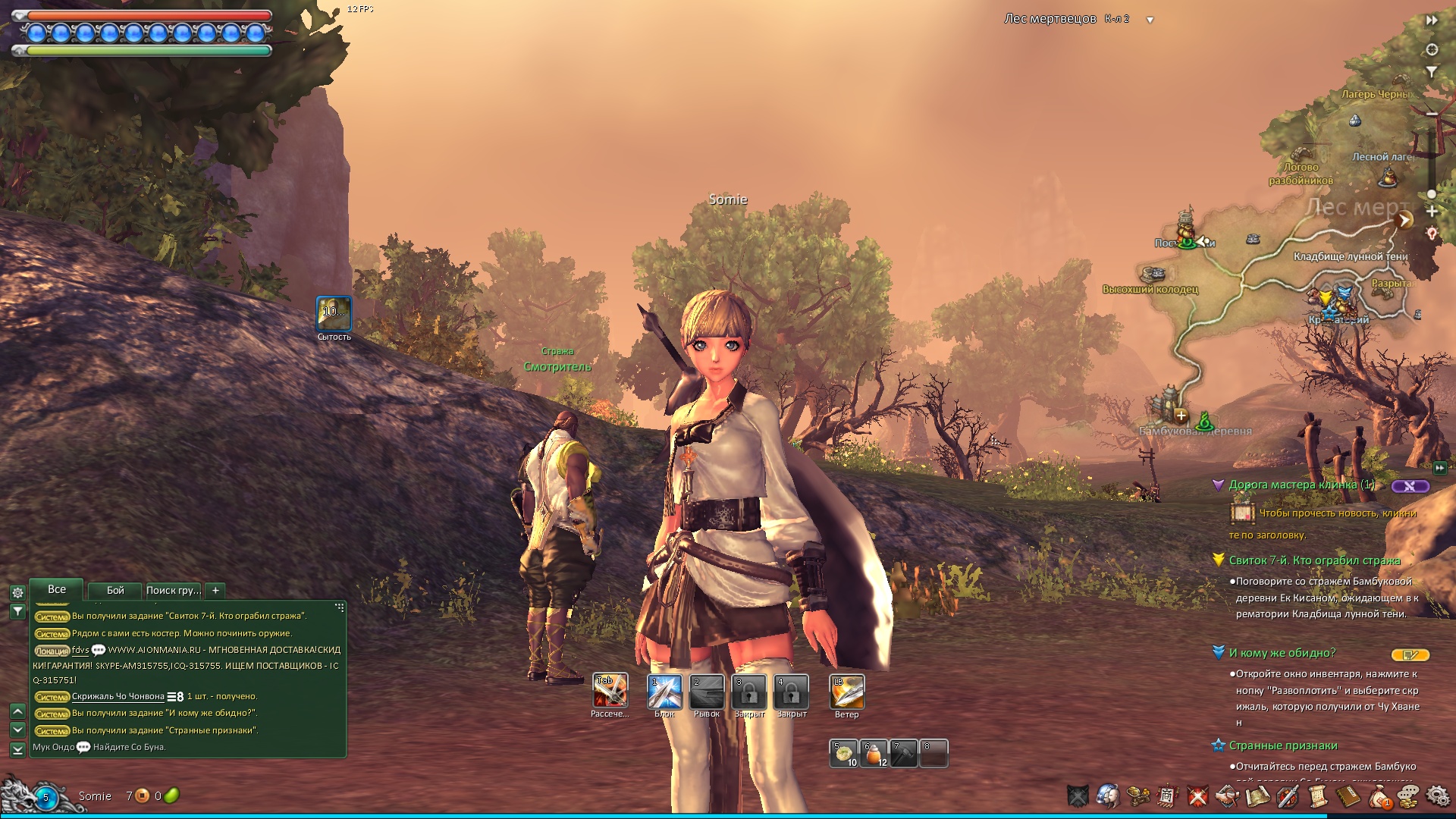
Task: Use the orange potion in slot 6
Action: pyautogui.click(x=874, y=754)
